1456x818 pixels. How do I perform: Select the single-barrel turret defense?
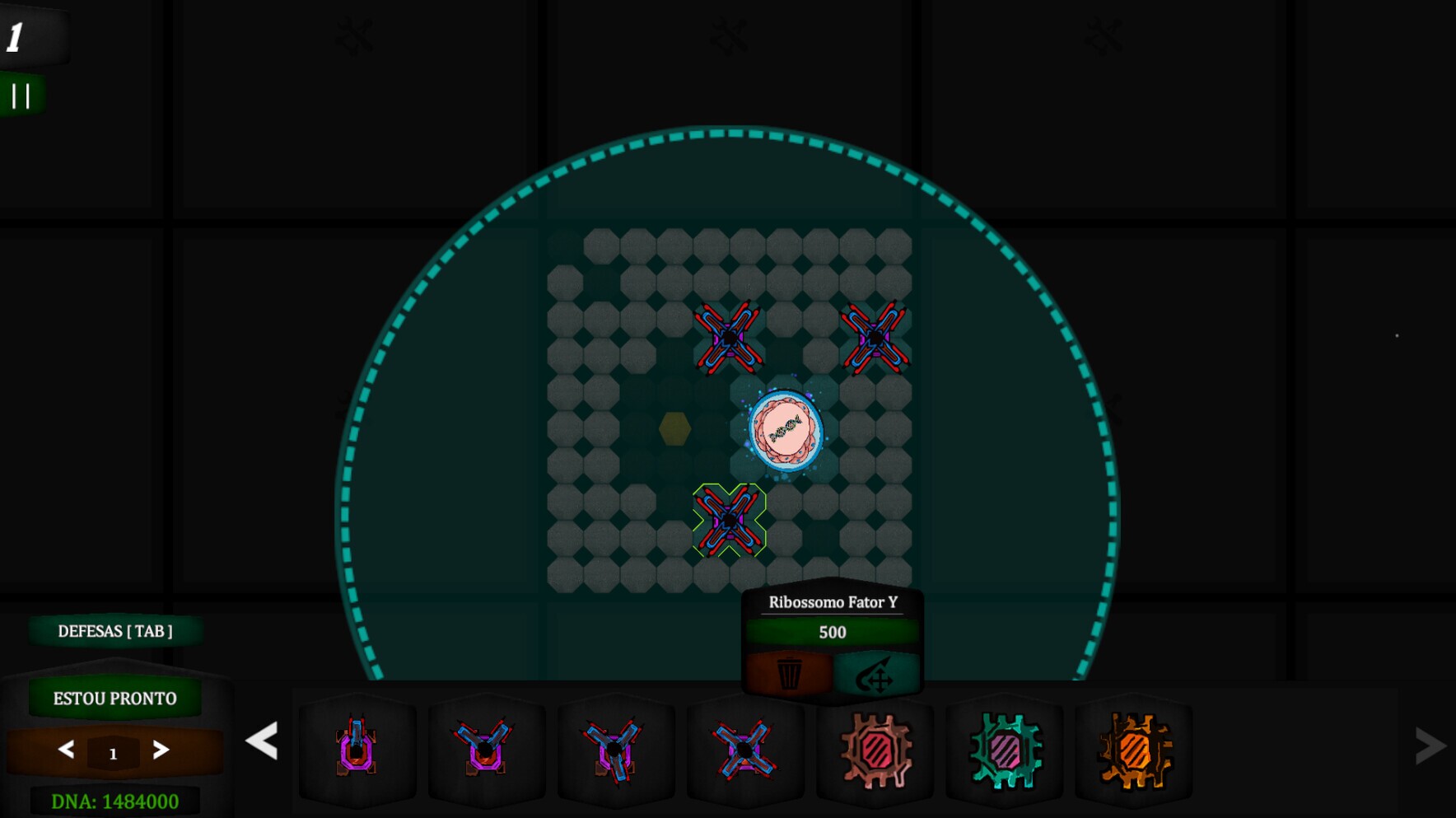(357, 748)
